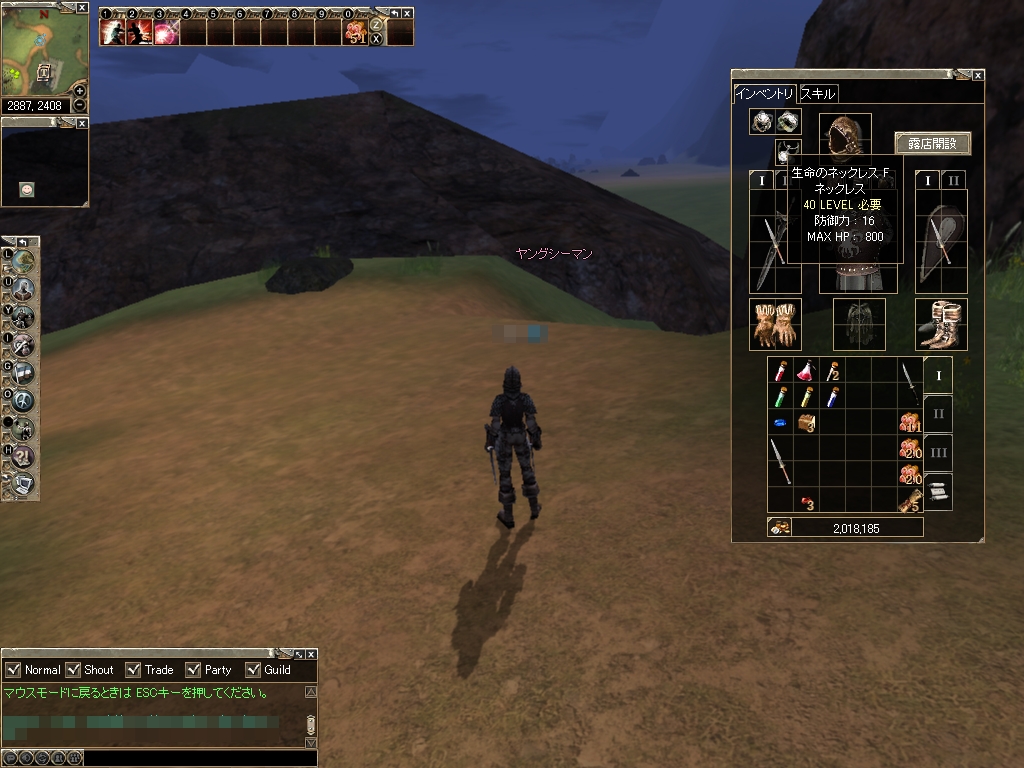
Task: Toggle the Guild chat filter checkbox
Action: 252,670
